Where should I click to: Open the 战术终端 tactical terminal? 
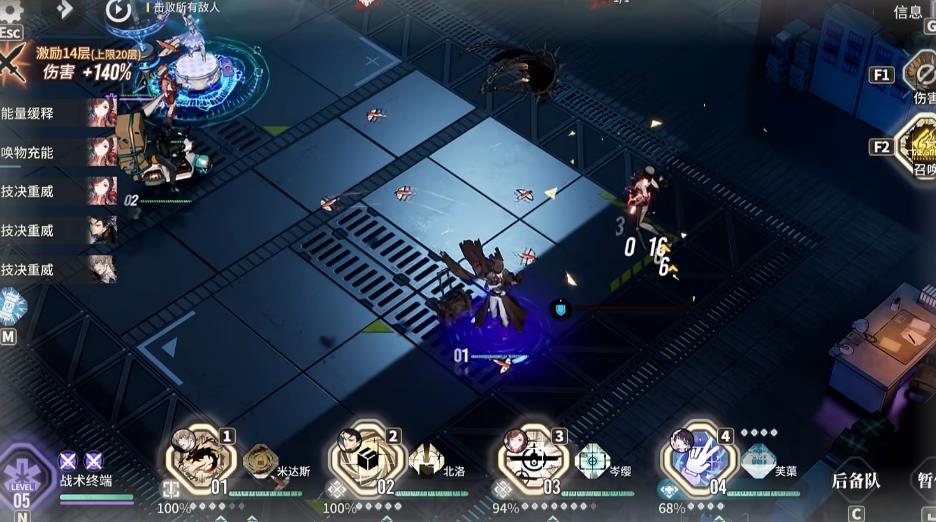point(86,481)
